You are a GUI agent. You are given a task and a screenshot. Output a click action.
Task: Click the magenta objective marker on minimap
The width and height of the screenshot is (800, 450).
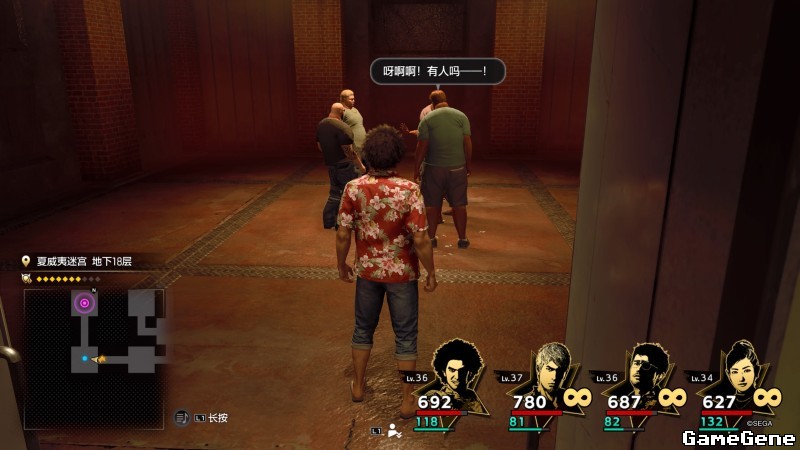pyautogui.click(x=85, y=303)
